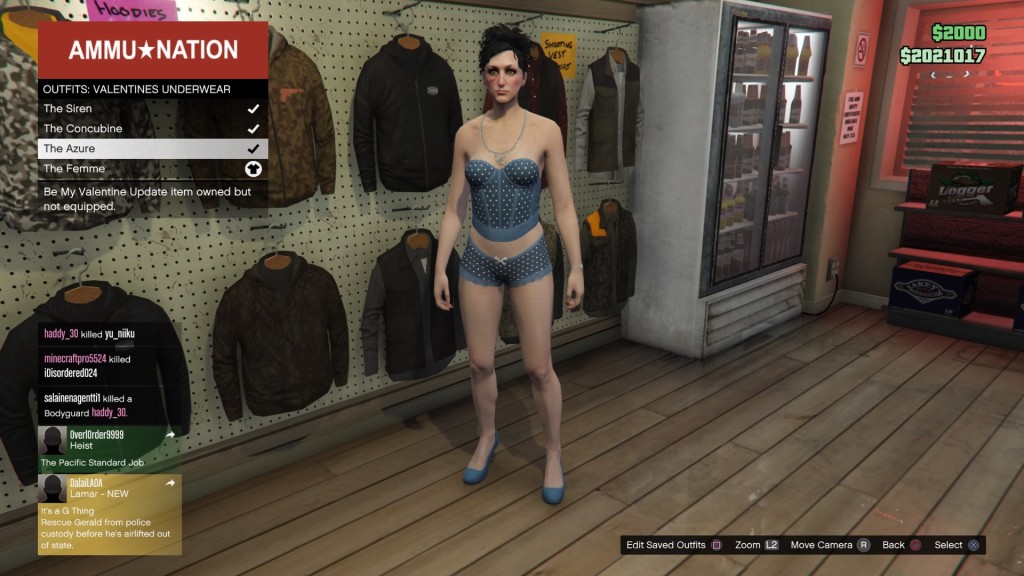Image resolution: width=1024 pixels, height=576 pixels.
Task: Select The Siren outfit
Action: [152, 109]
